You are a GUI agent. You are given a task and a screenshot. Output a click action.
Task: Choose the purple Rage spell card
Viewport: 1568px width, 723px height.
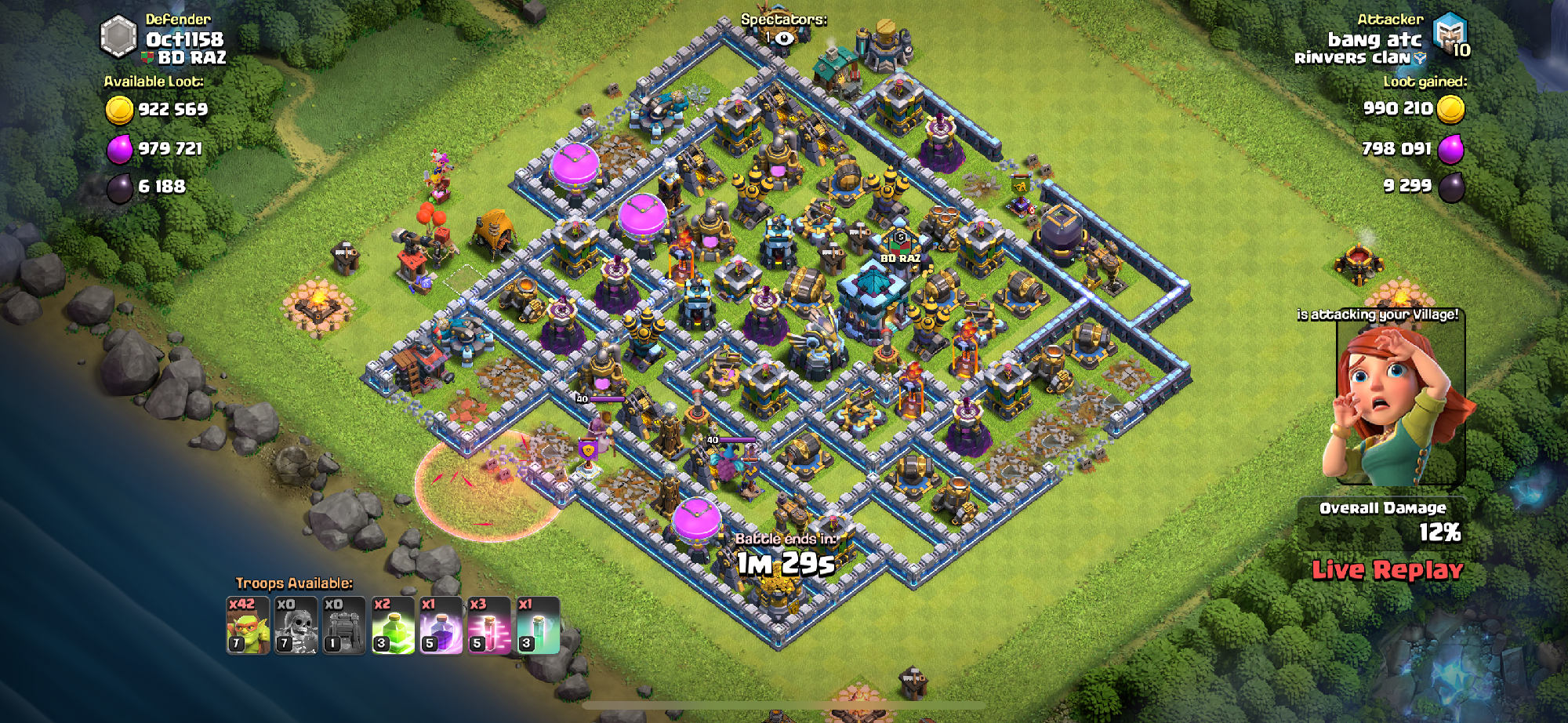coord(441,626)
